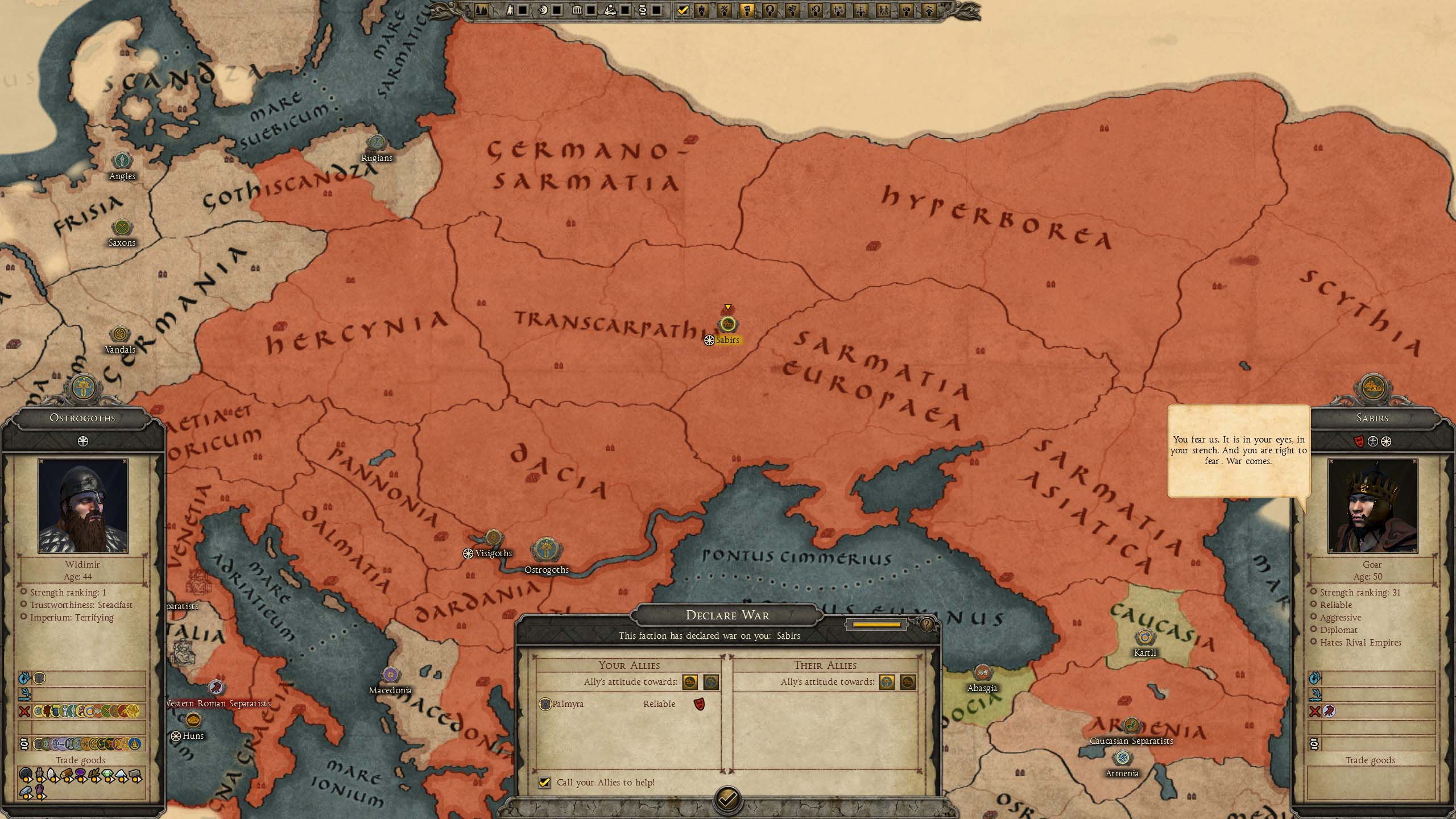
Task: Click the timber trade good icon
Action: tap(67, 775)
